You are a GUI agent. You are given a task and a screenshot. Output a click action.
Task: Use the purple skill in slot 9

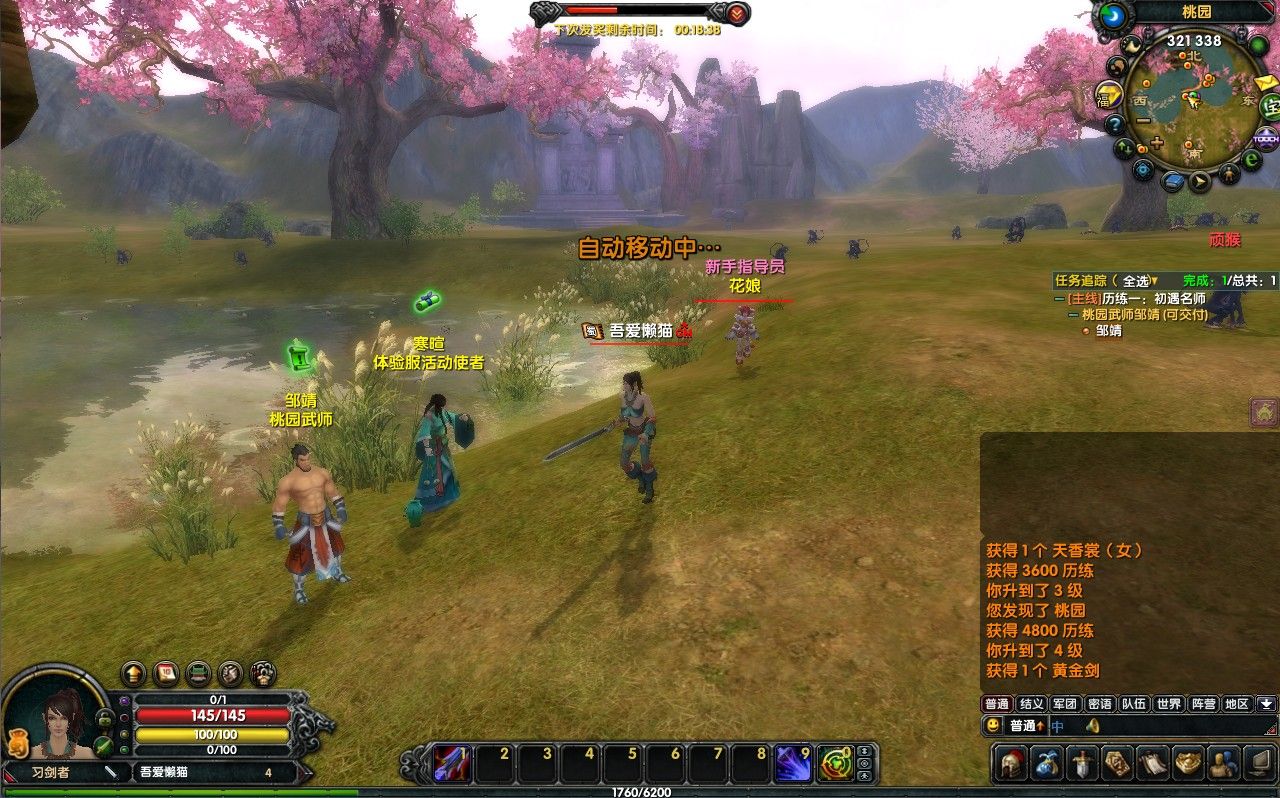click(793, 764)
